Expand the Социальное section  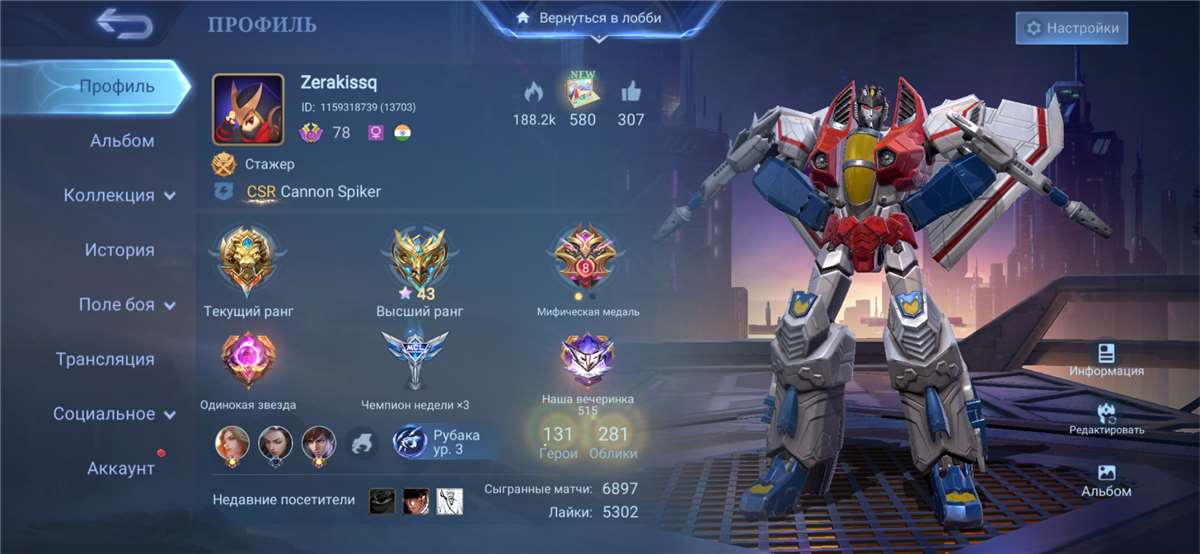click(x=114, y=414)
